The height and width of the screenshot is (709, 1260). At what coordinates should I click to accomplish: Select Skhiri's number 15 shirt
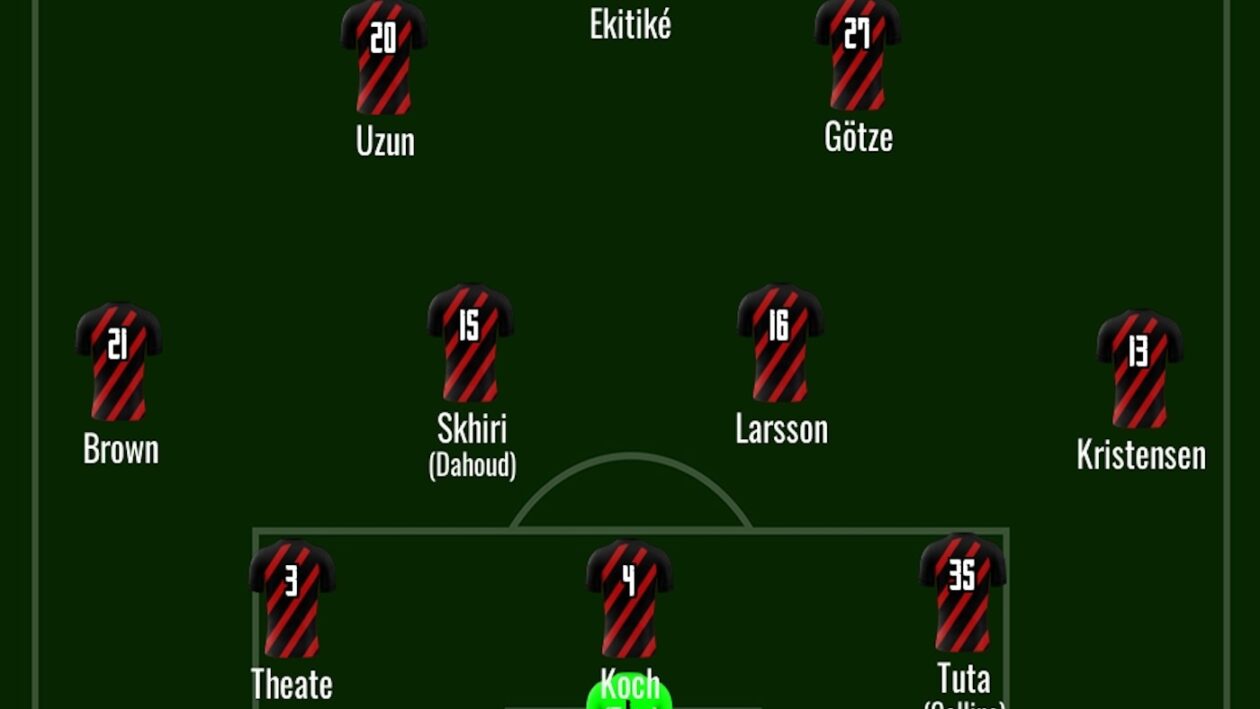click(x=470, y=343)
